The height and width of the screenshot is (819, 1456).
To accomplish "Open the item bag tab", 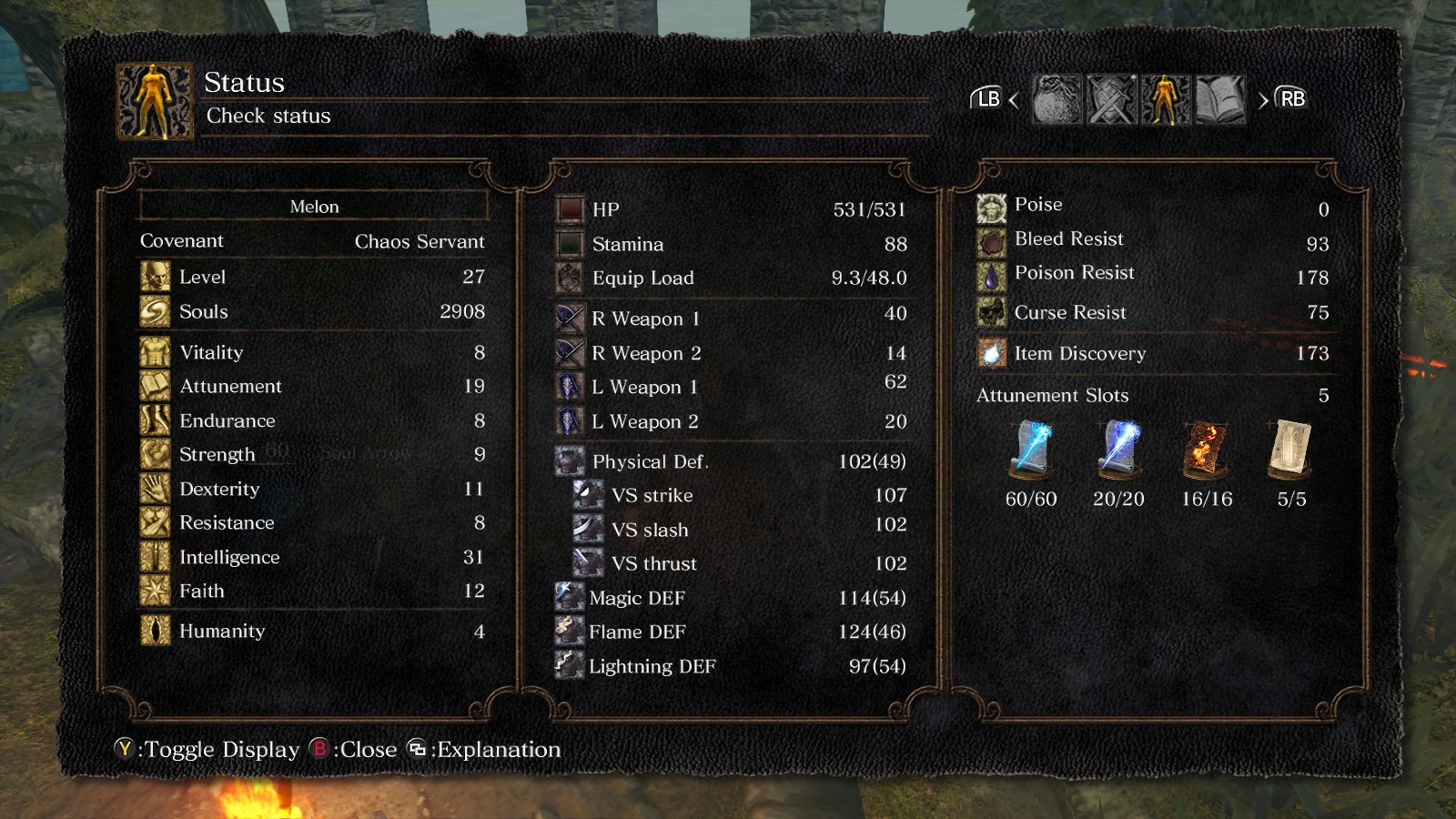I will pos(1057,99).
